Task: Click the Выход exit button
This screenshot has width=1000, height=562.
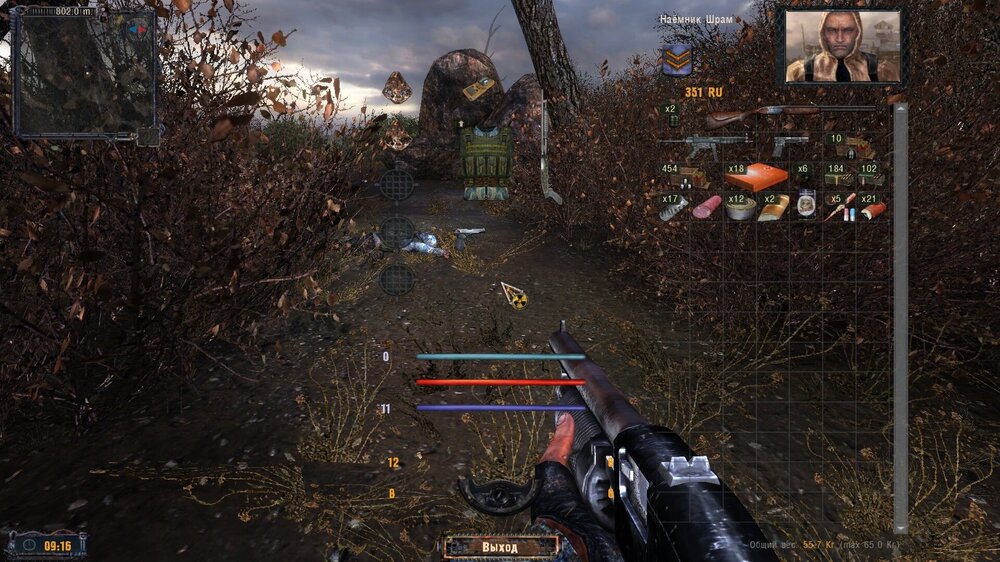Action: 501,547
